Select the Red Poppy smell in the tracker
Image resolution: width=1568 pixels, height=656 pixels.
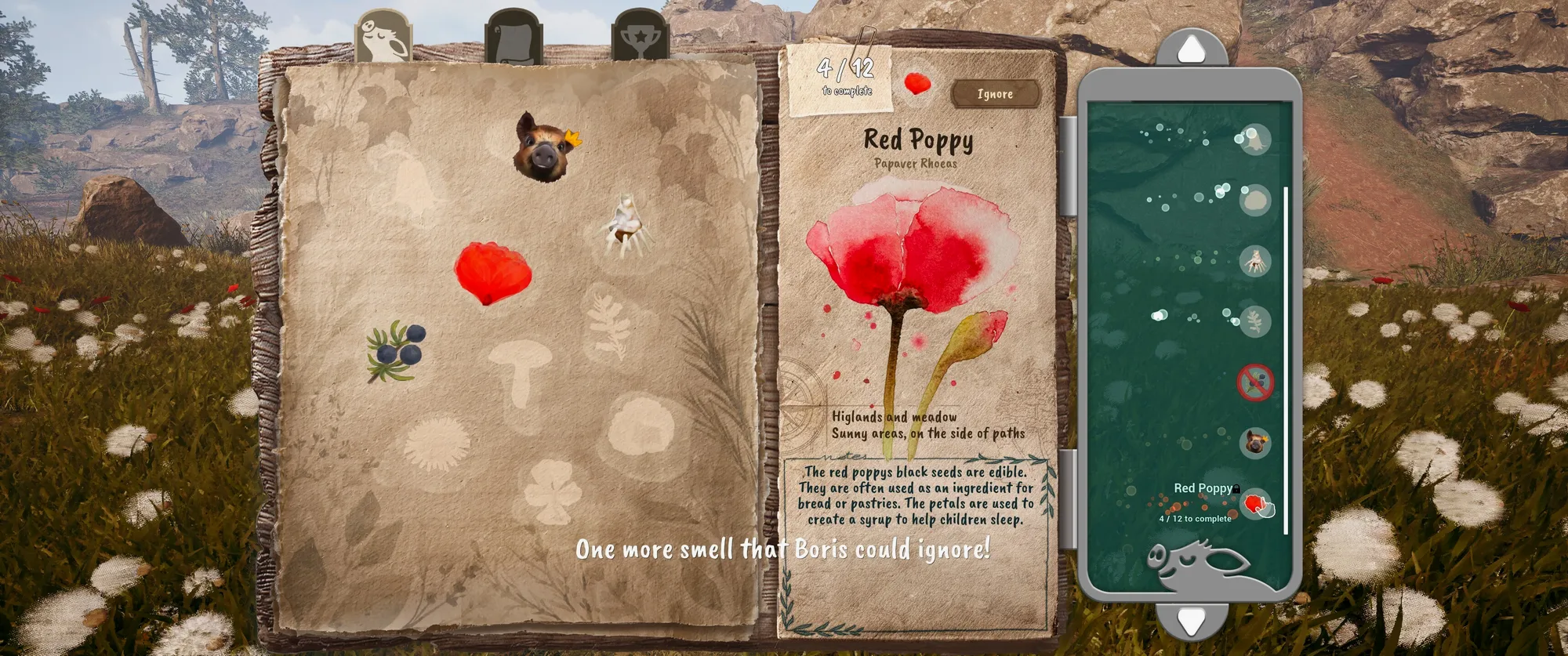point(1258,503)
